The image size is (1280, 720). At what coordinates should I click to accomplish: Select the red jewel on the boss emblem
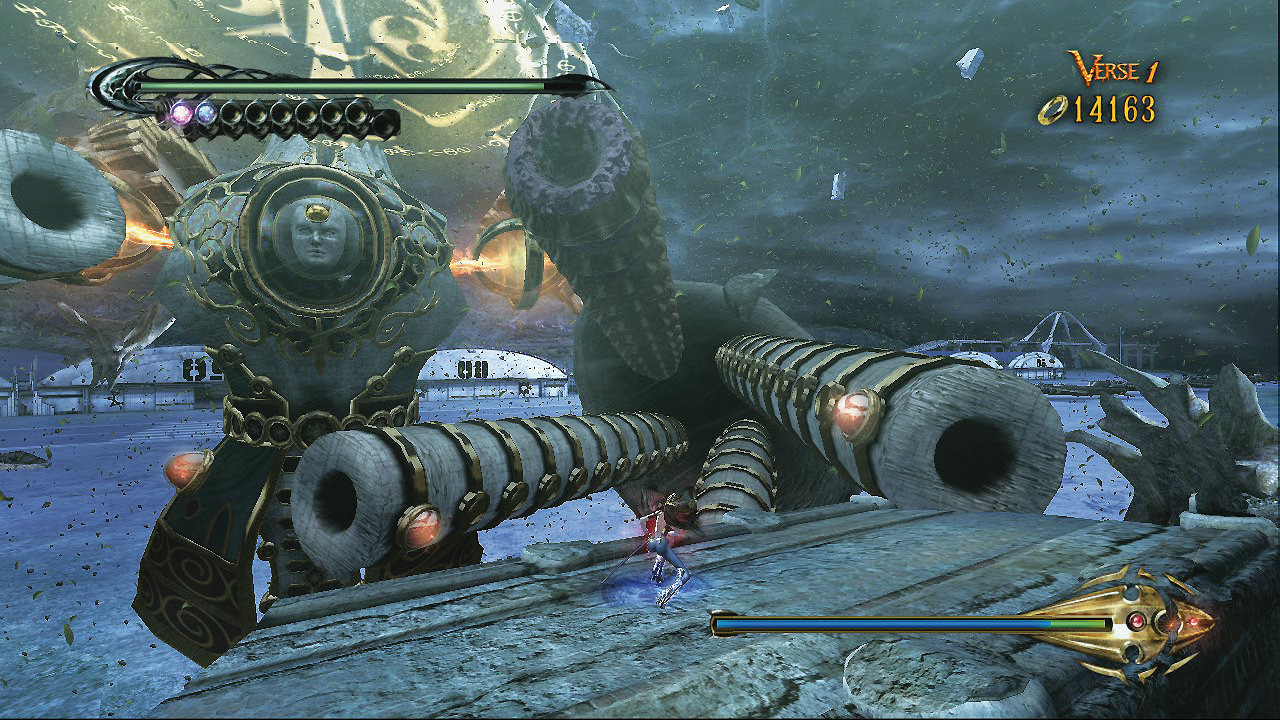click(1137, 620)
